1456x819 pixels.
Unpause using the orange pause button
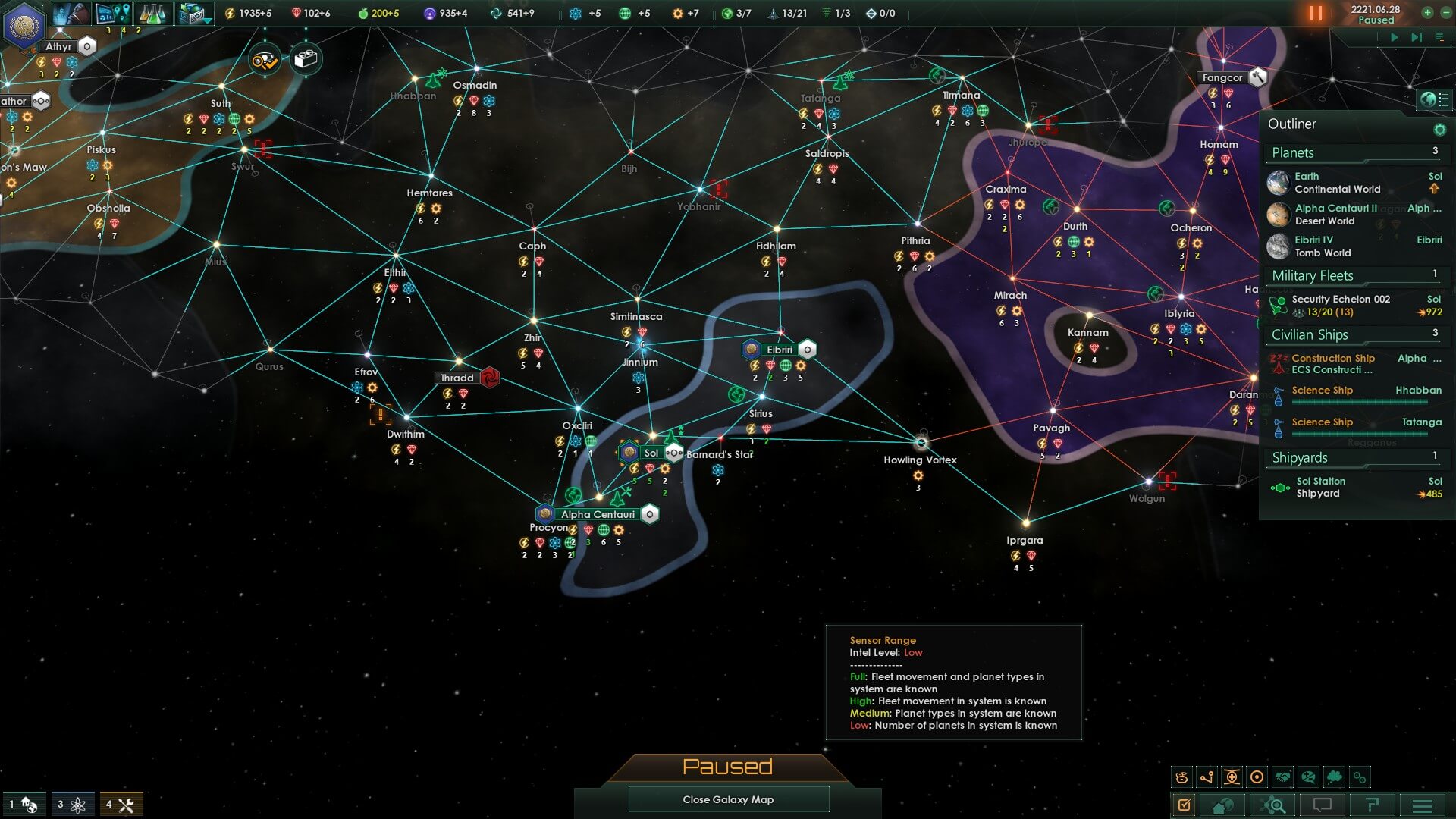(x=1315, y=14)
